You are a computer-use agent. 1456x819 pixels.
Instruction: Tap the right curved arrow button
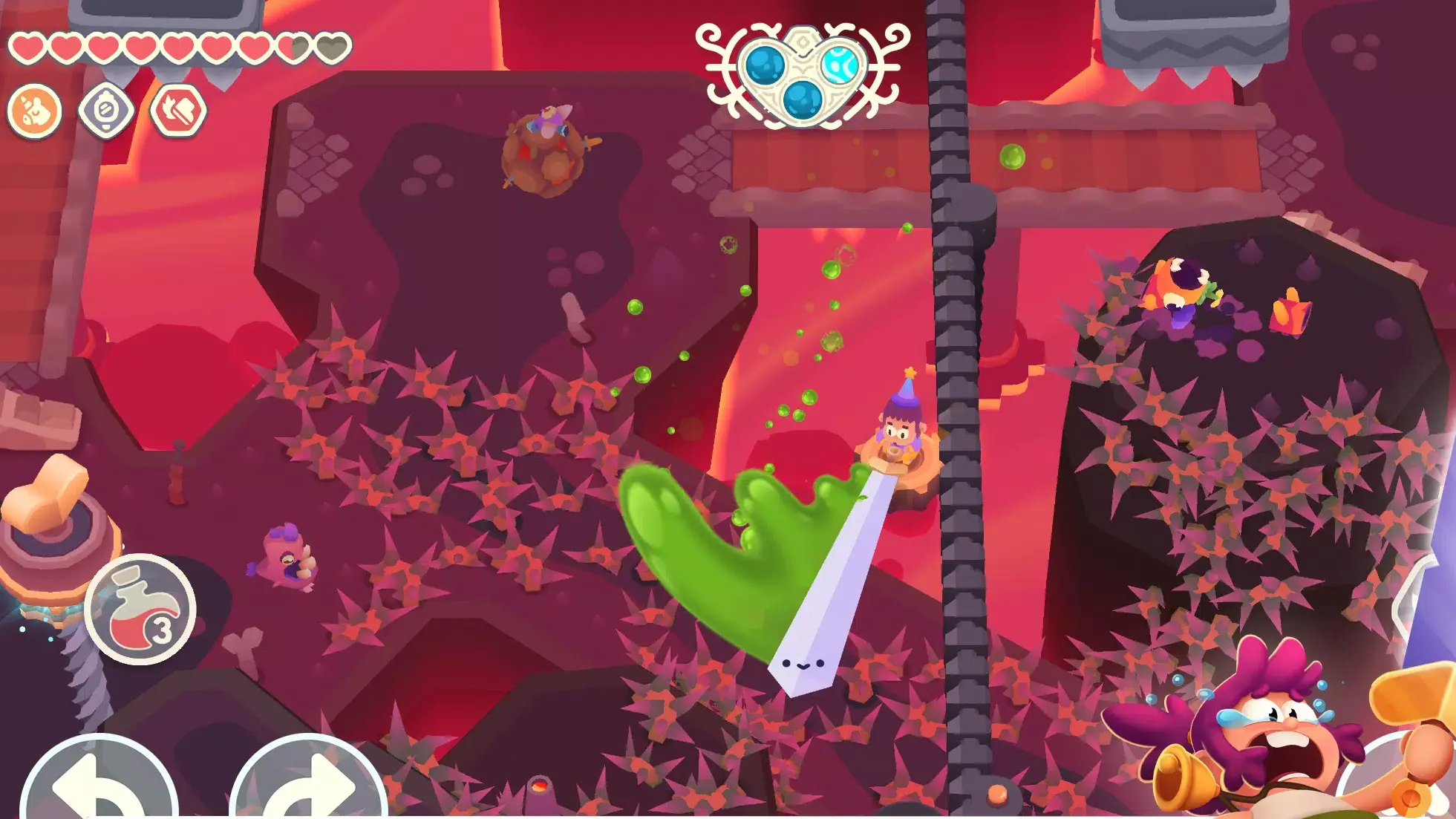[309, 783]
